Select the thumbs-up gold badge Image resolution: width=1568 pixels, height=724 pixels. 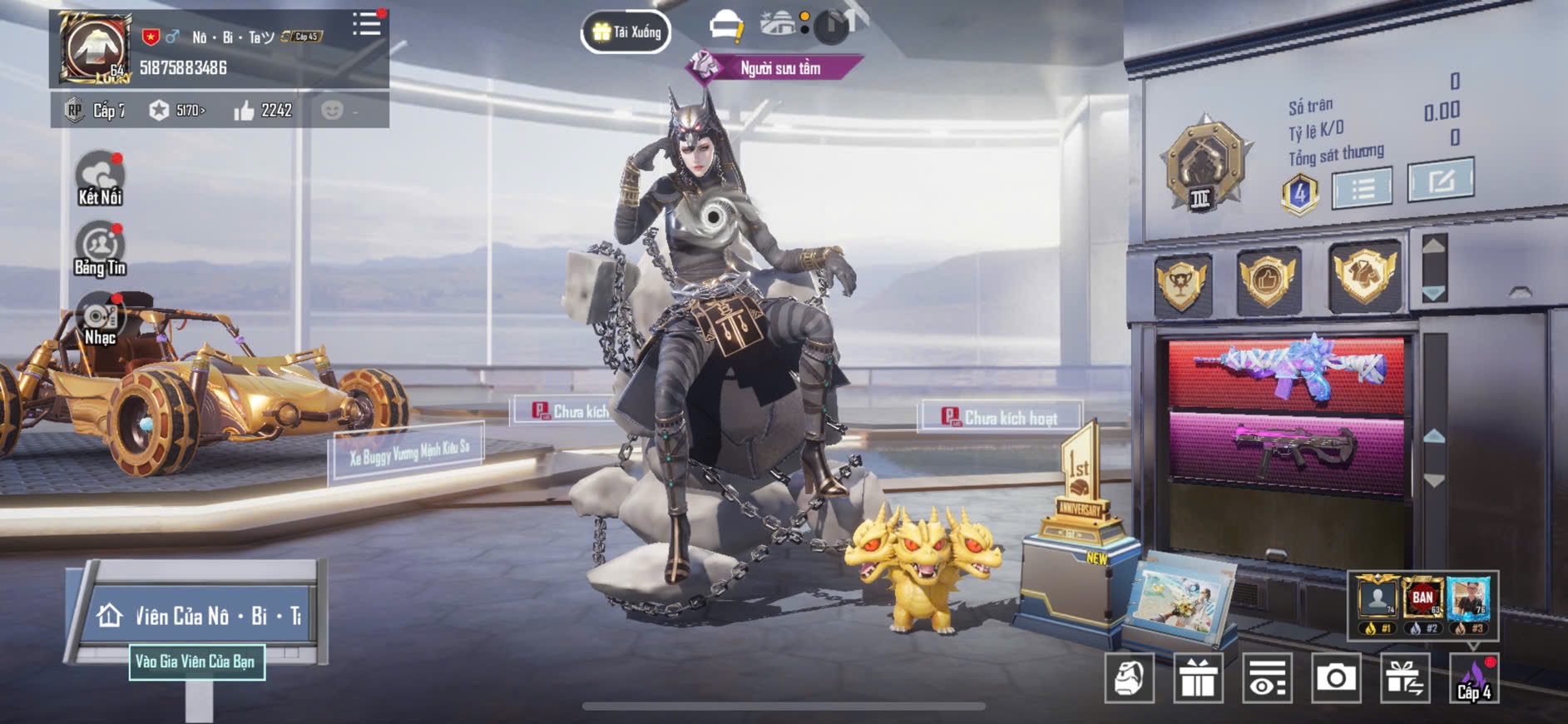click(1268, 280)
